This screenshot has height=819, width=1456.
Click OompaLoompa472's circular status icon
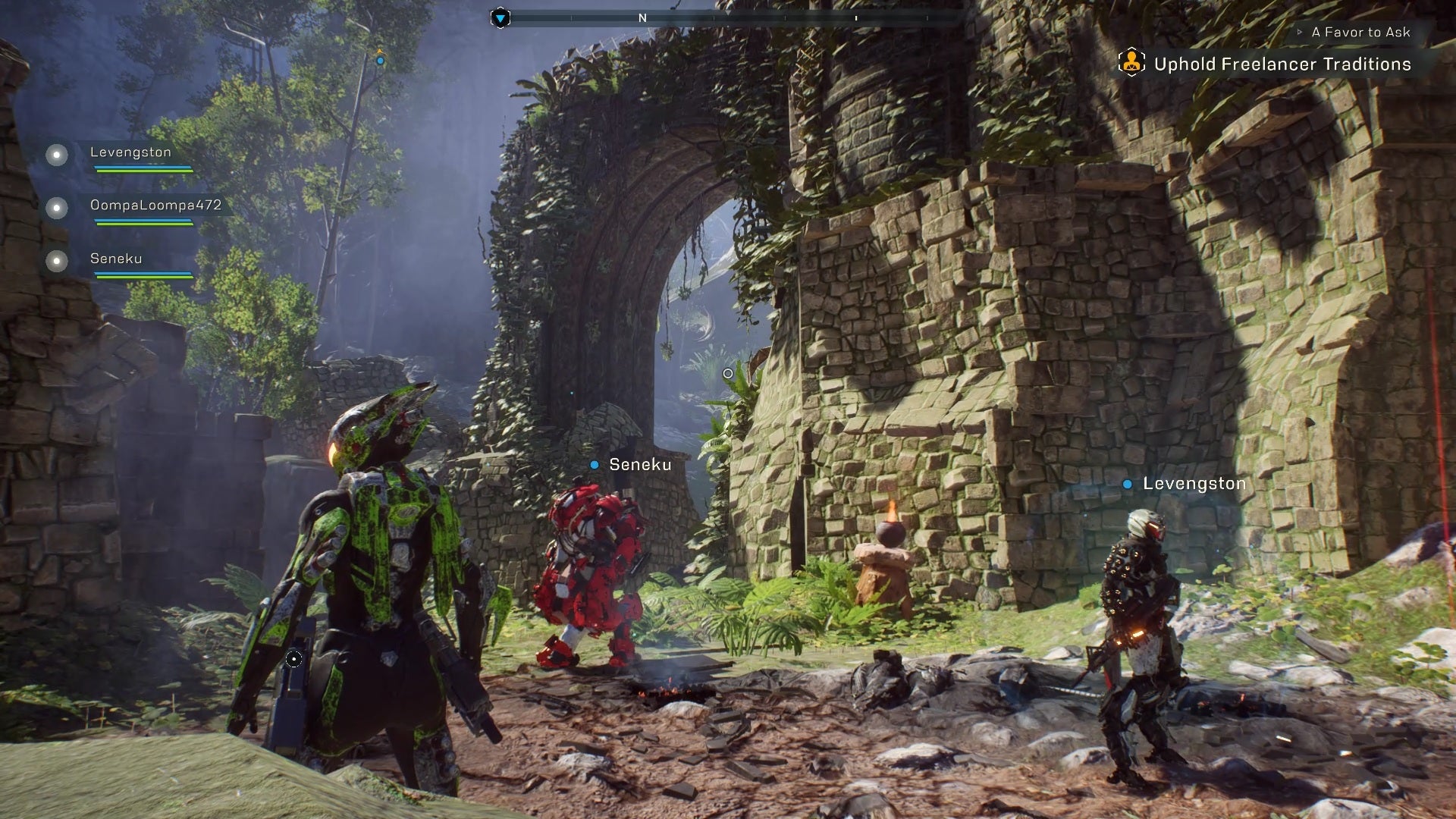click(x=55, y=206)
